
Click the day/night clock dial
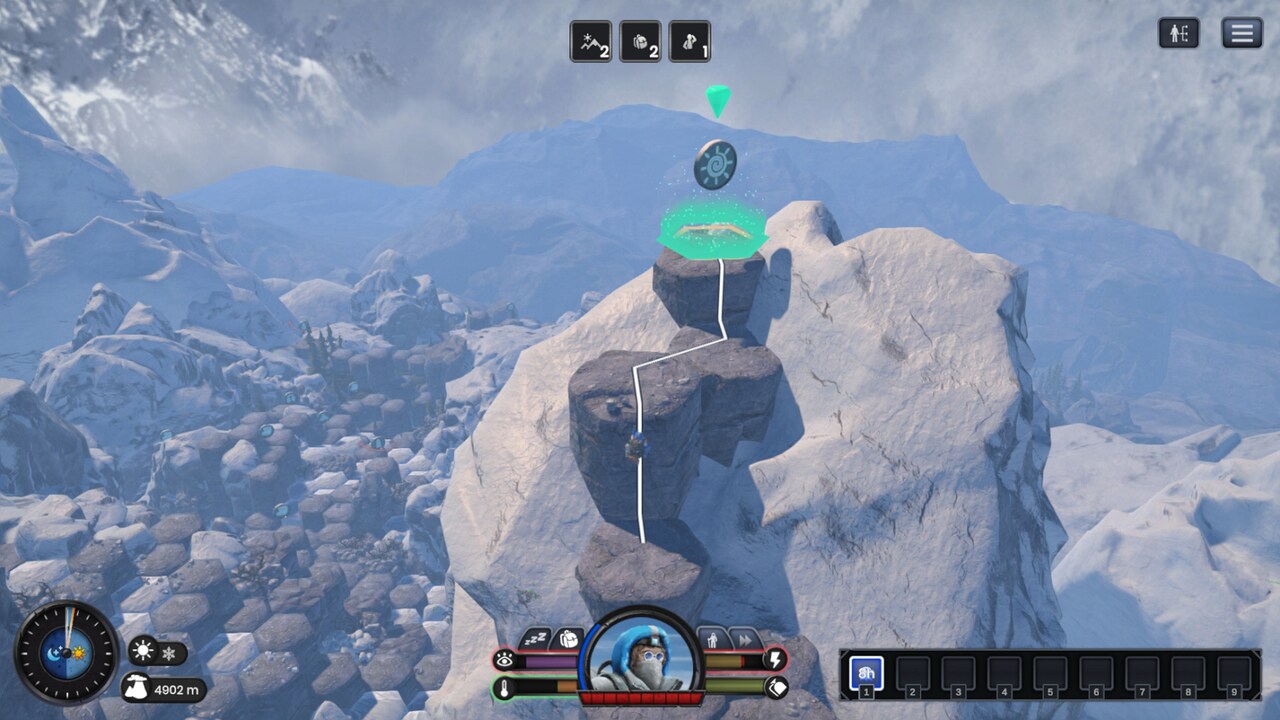pos(68,655)
